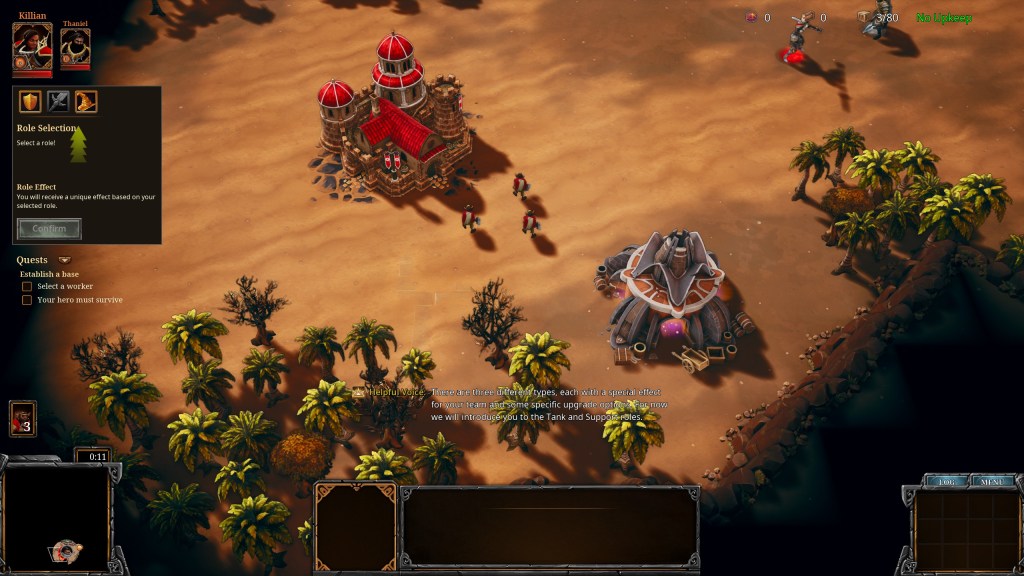Select the idle workers icon showing 3
This screenshot has width=1024, height=576.
coord(22,418)
